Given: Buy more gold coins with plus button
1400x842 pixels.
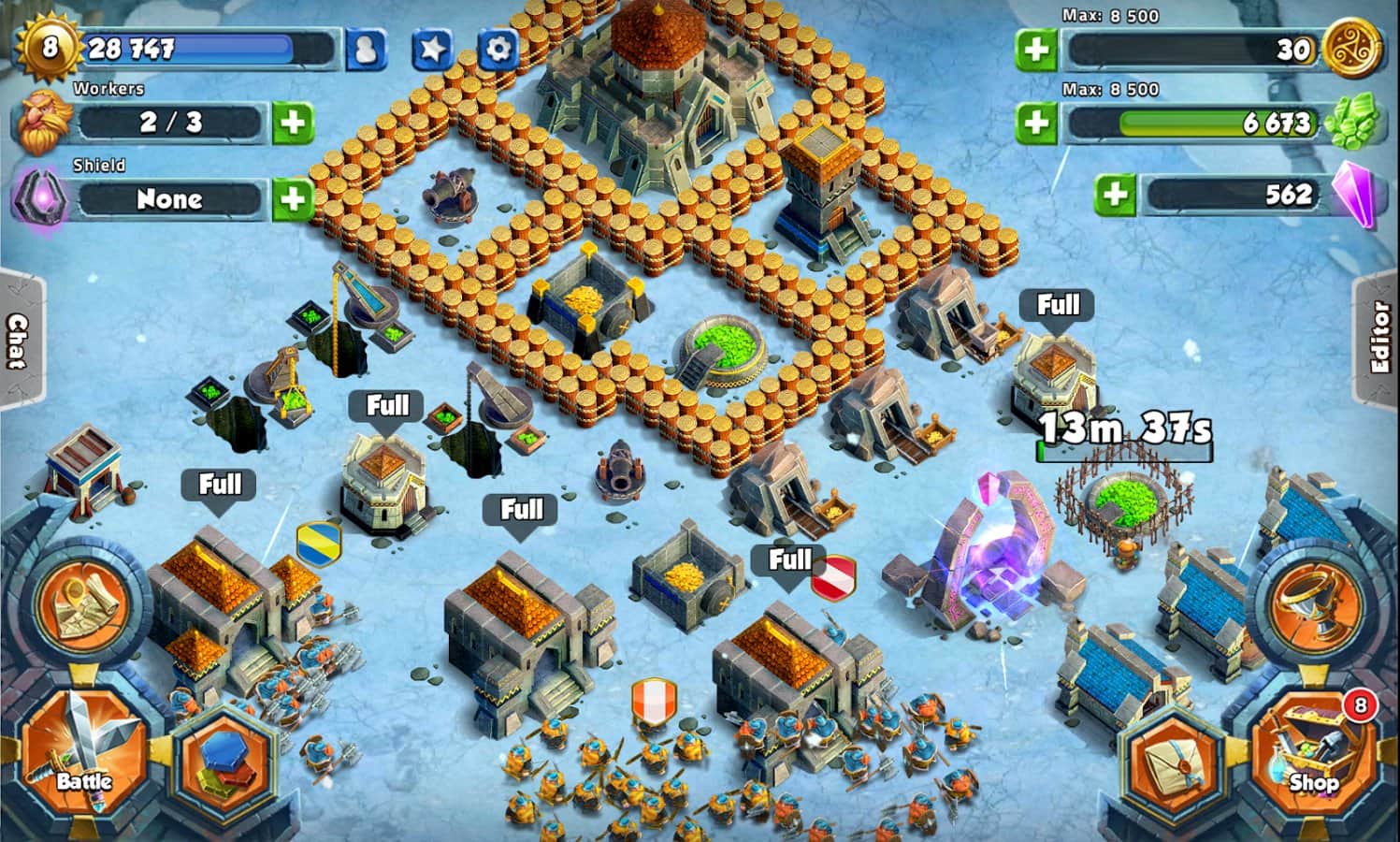Looking at the screenshot, I should coord(1036,49).
